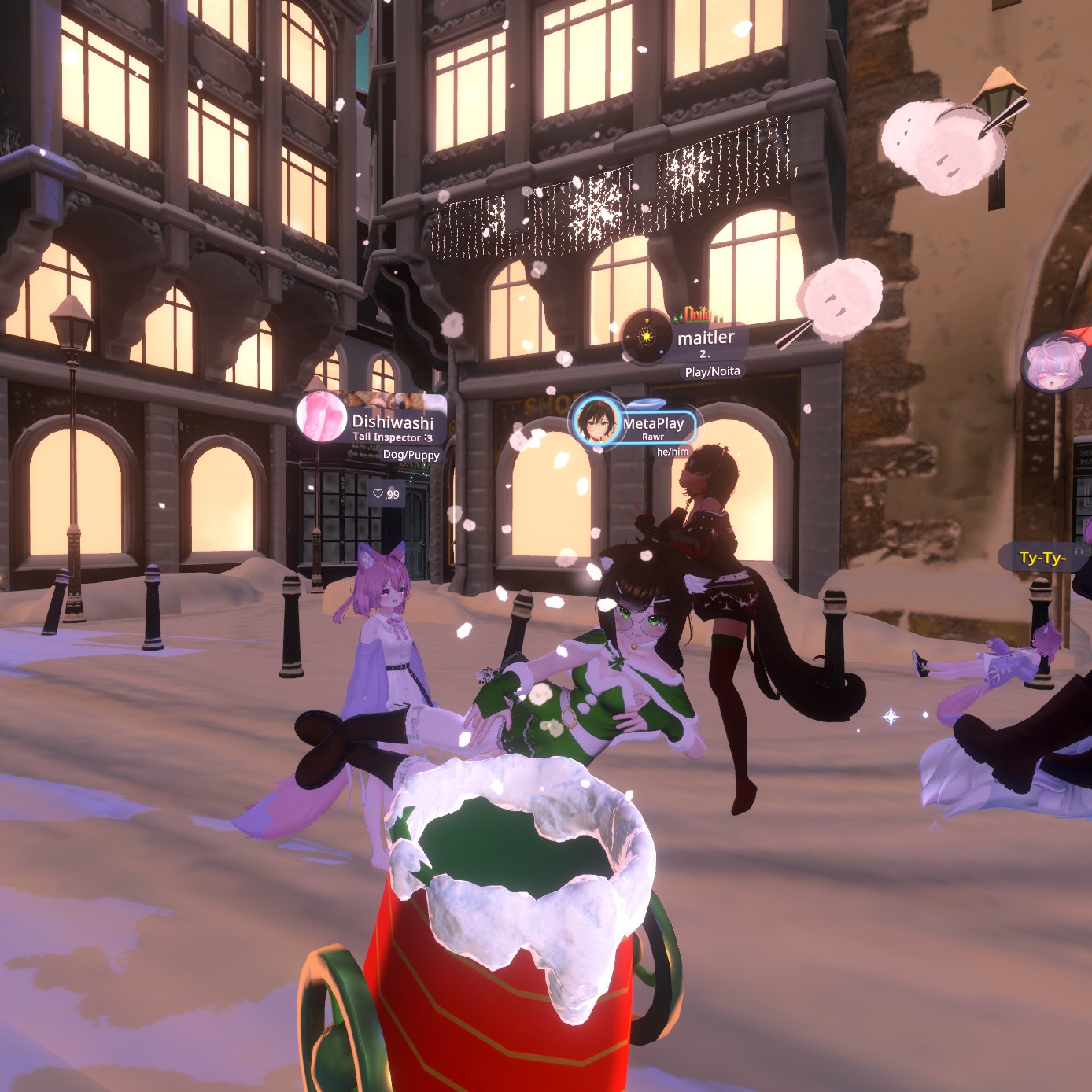Image resolution: width=1092 pixels, height=1092 pixels.
Task: Click MetaPlay's profile picture icon
Action: [596, 422]
